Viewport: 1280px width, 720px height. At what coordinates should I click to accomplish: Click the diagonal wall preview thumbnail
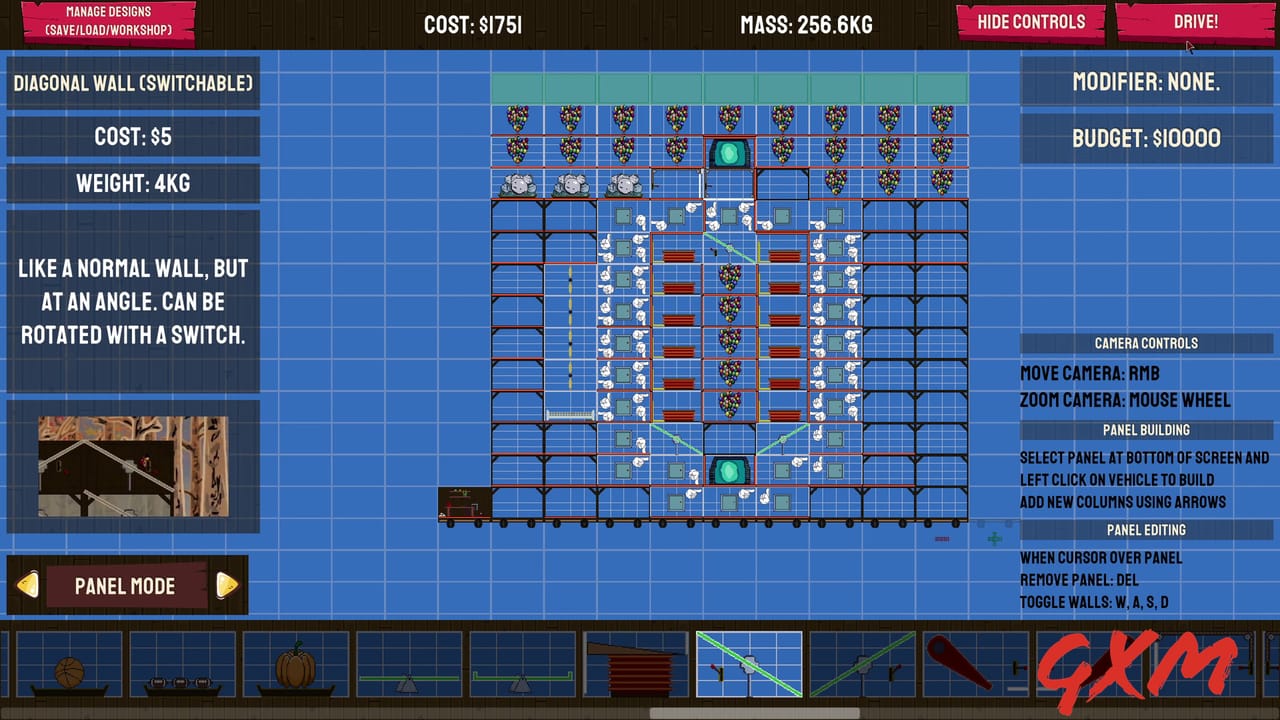[x=133, y=466]
